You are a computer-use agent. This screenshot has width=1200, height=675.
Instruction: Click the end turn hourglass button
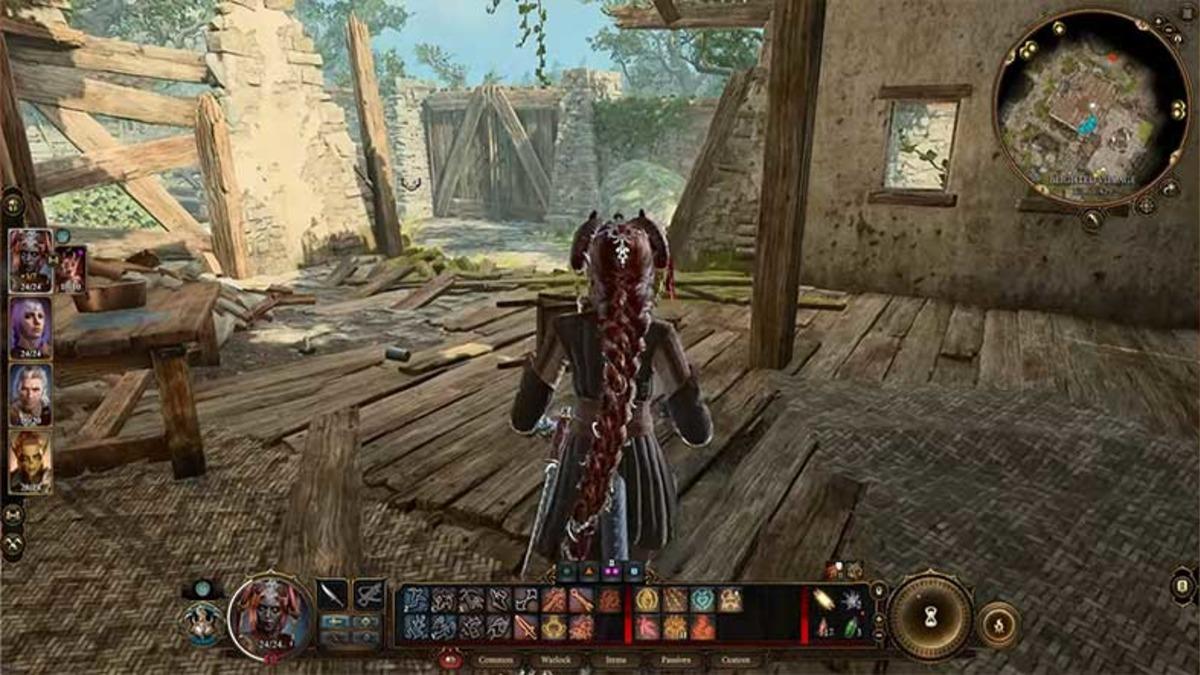point(930,616)
